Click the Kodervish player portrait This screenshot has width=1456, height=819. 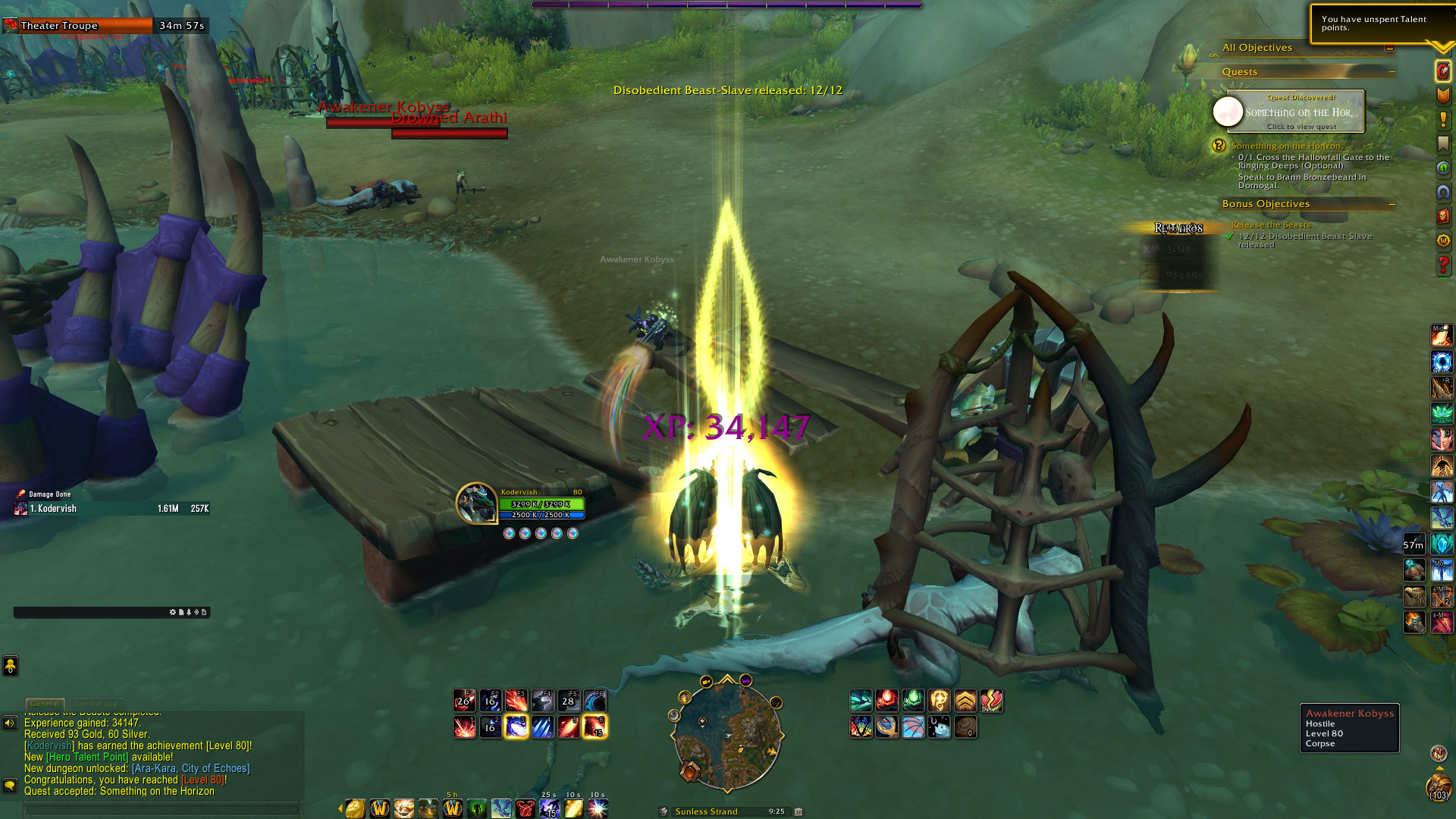[476, 503]
